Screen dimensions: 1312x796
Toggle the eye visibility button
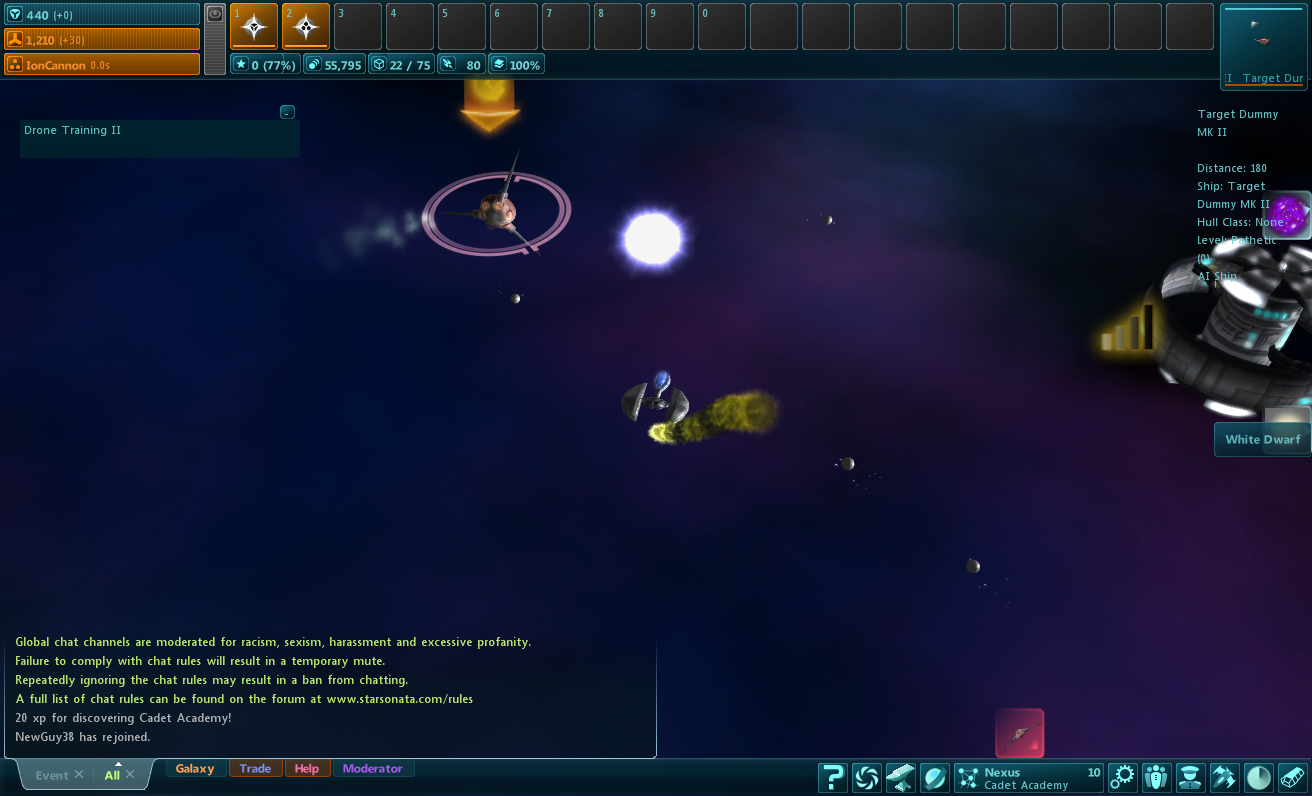click(215, 14)
